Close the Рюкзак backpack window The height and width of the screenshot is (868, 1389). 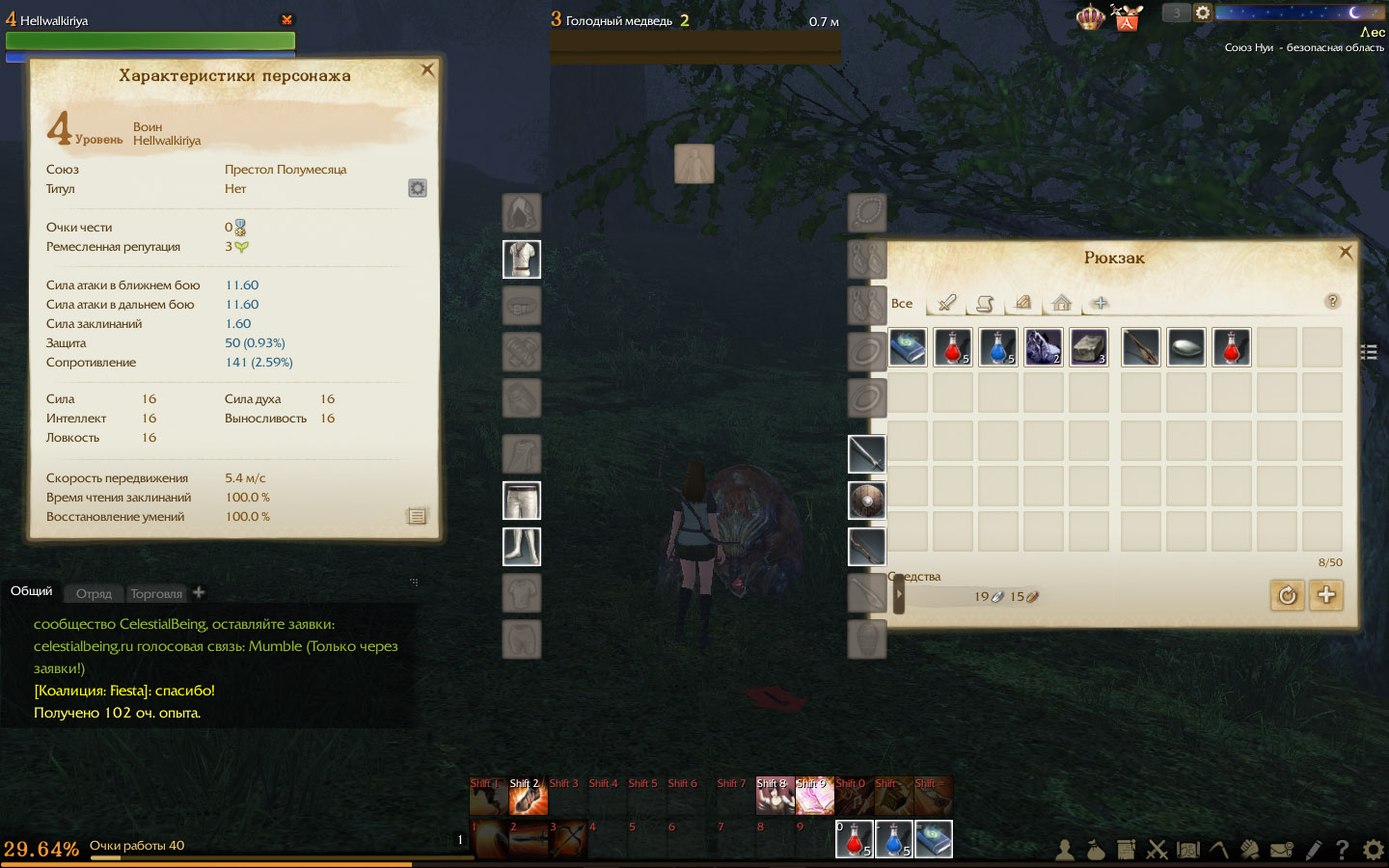point(1346,252)
